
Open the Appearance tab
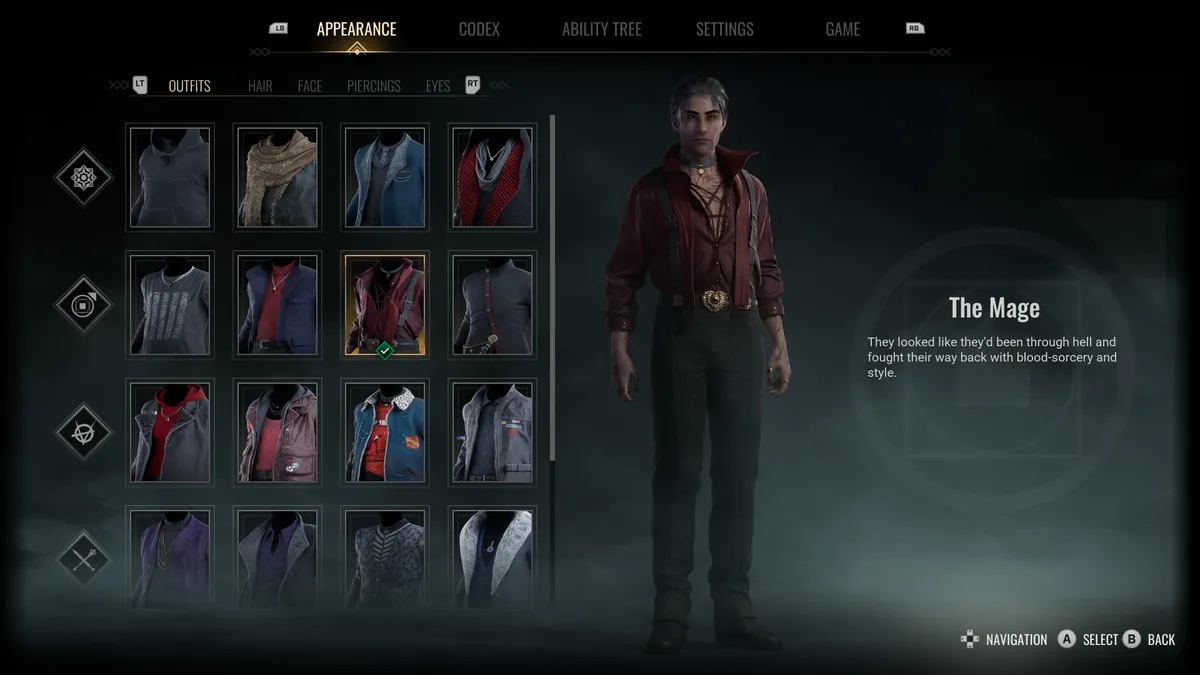(356, 29)
